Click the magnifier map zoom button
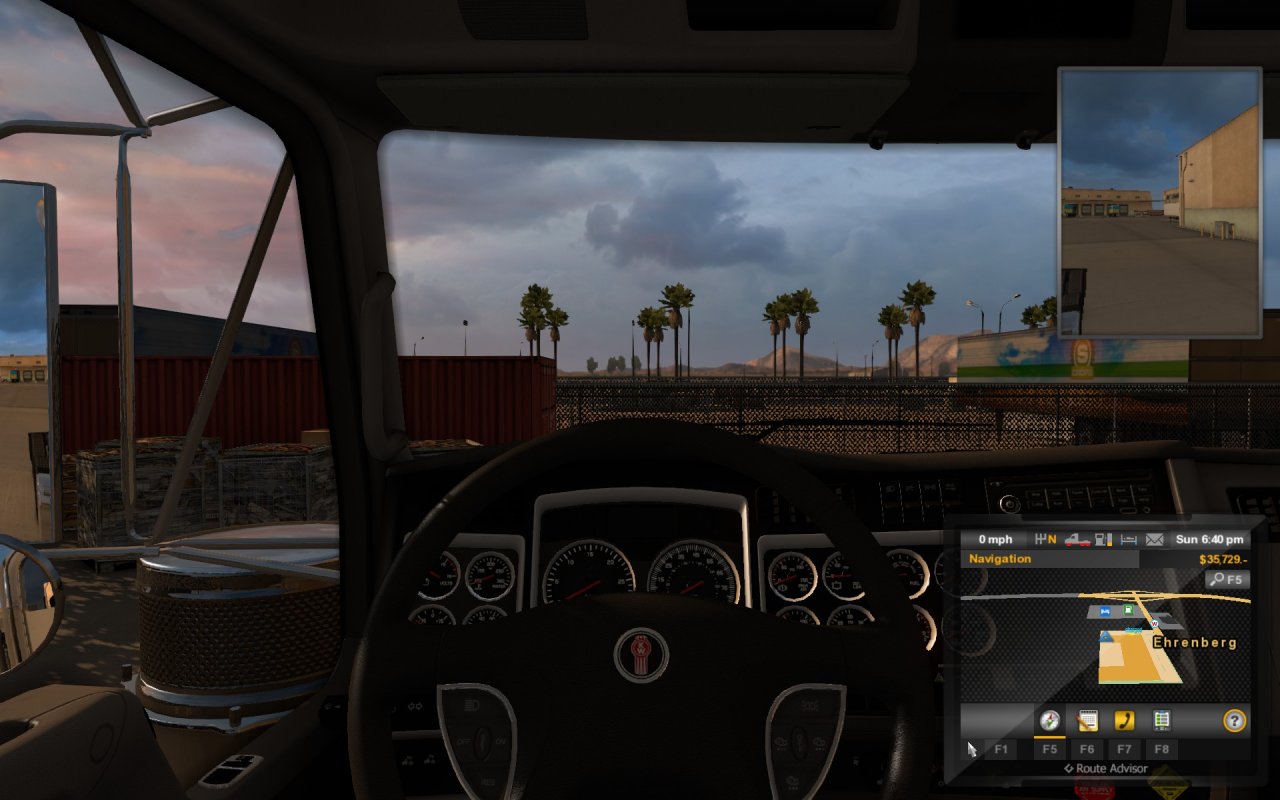 pos(1227,579)
